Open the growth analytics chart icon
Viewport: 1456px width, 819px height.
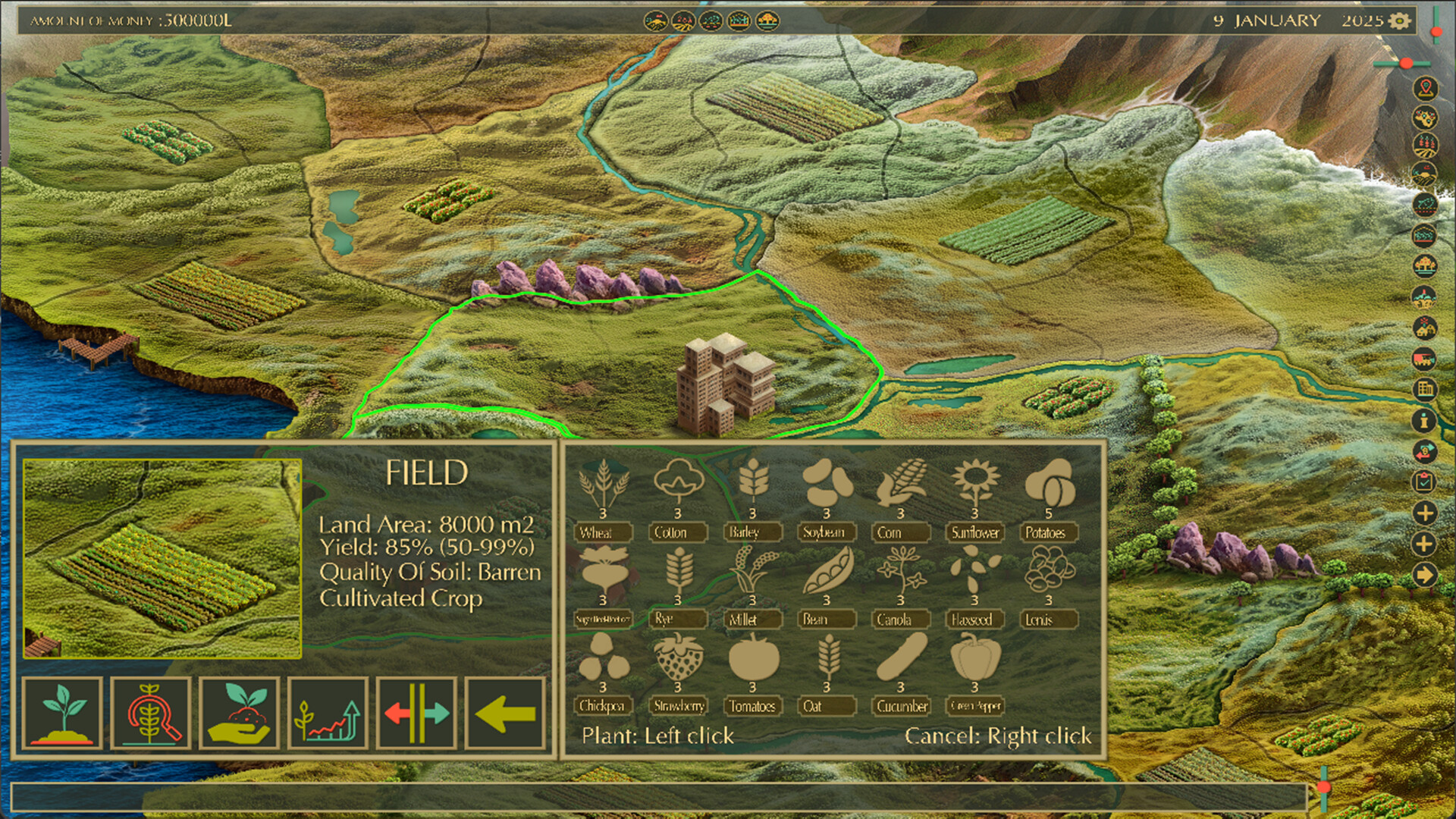tap(328, 714)
